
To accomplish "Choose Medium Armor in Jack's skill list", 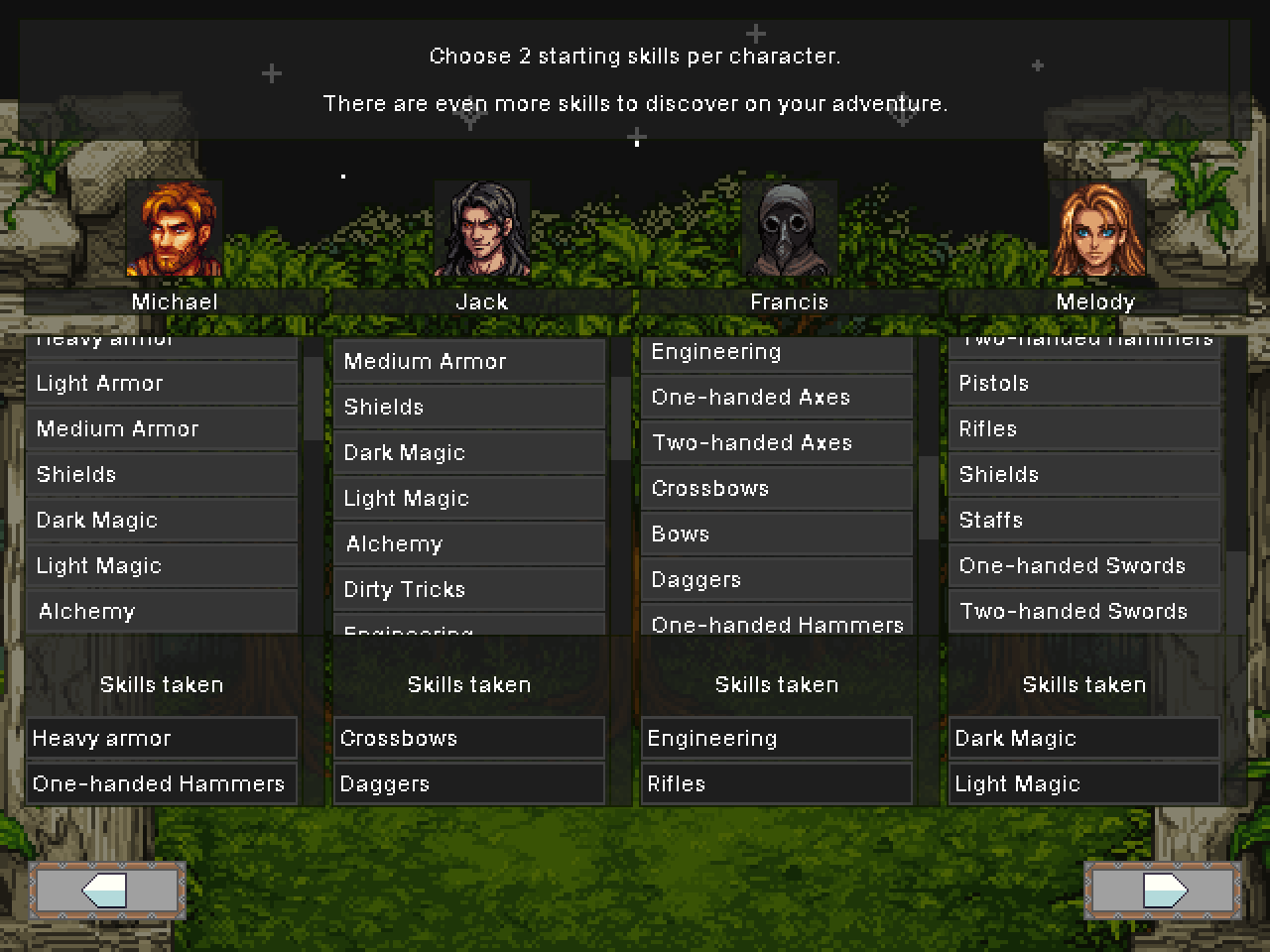I will click(469, 362).
